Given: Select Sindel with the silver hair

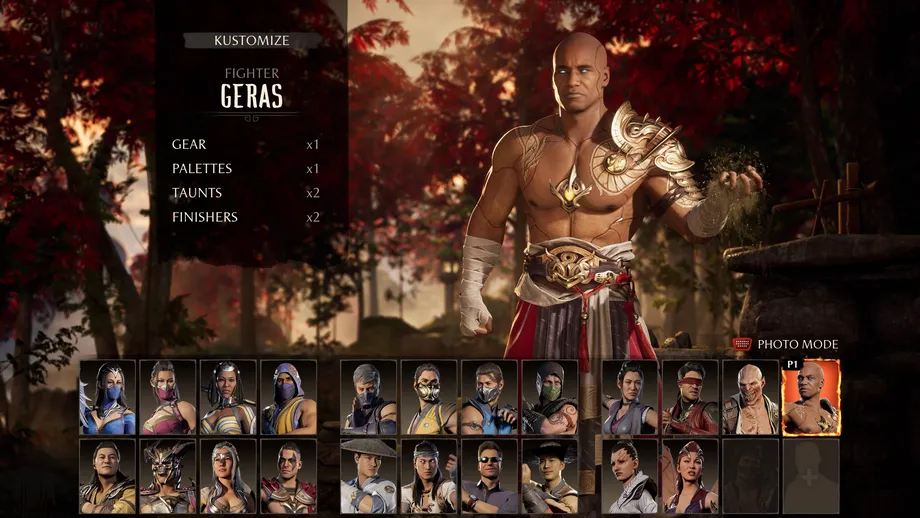Looking at the screenshot, I should (228, 476).
